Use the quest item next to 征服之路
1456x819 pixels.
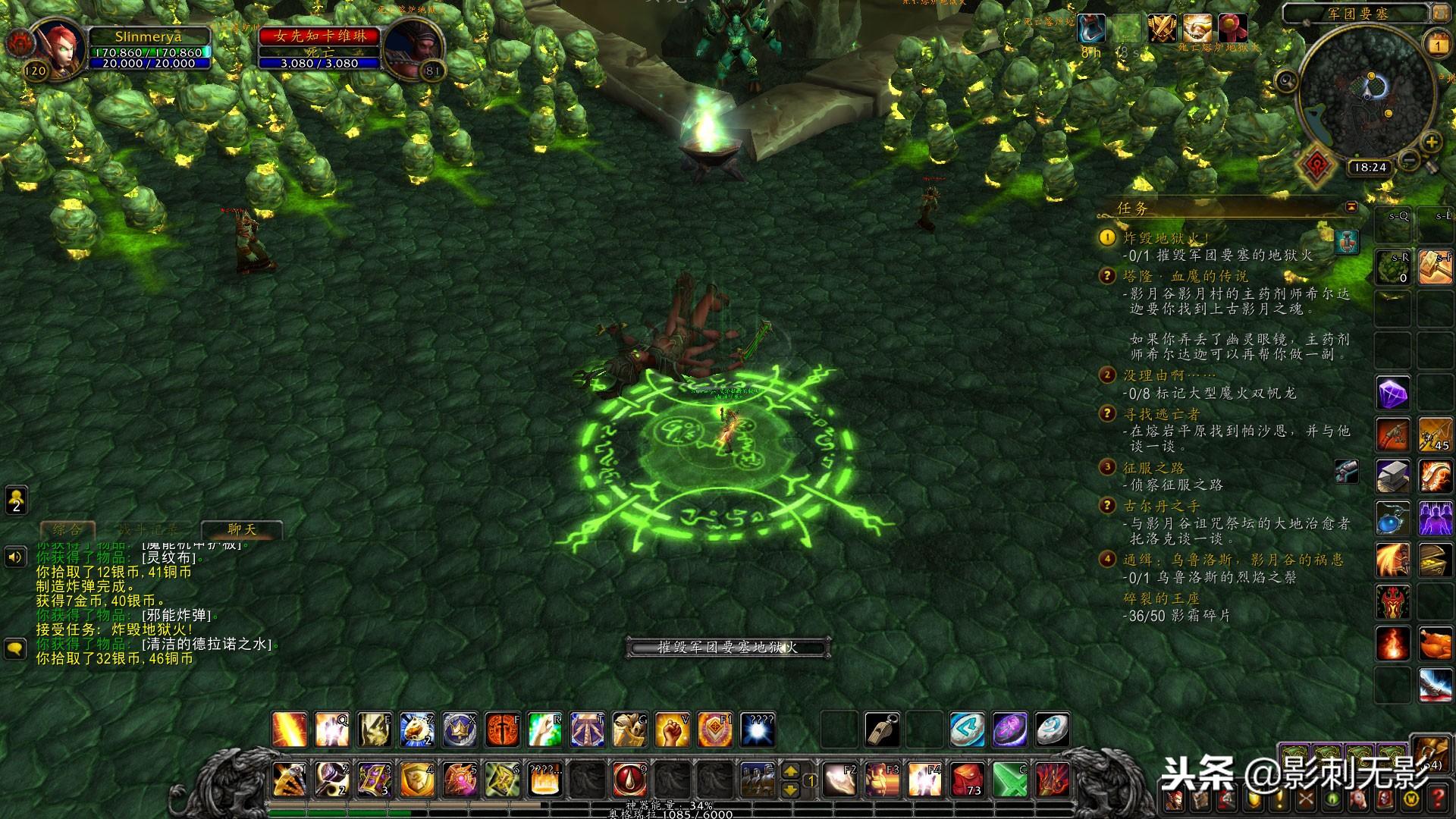point(1347,472)
